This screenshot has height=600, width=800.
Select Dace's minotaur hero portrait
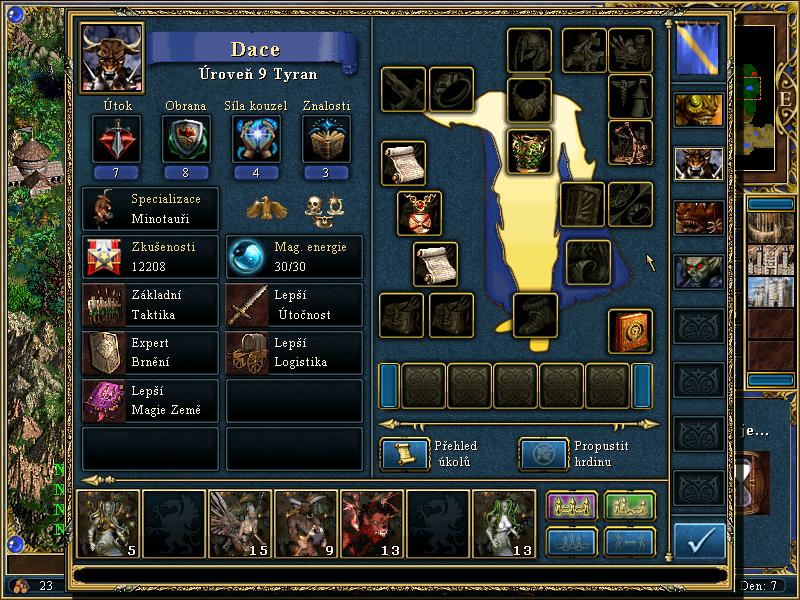[112, 58]
